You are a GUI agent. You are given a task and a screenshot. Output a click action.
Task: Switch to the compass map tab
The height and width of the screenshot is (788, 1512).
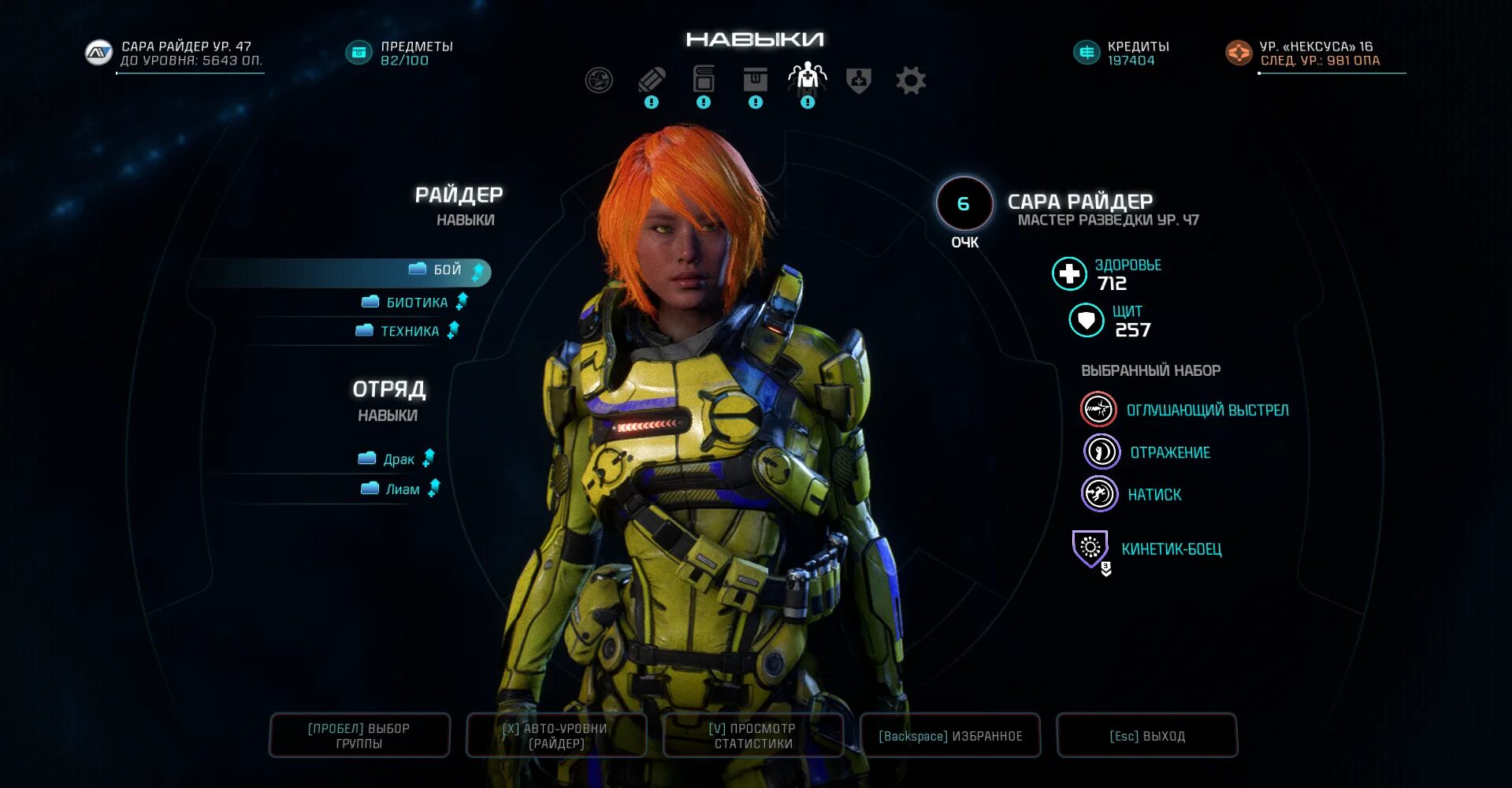(599, 80)
